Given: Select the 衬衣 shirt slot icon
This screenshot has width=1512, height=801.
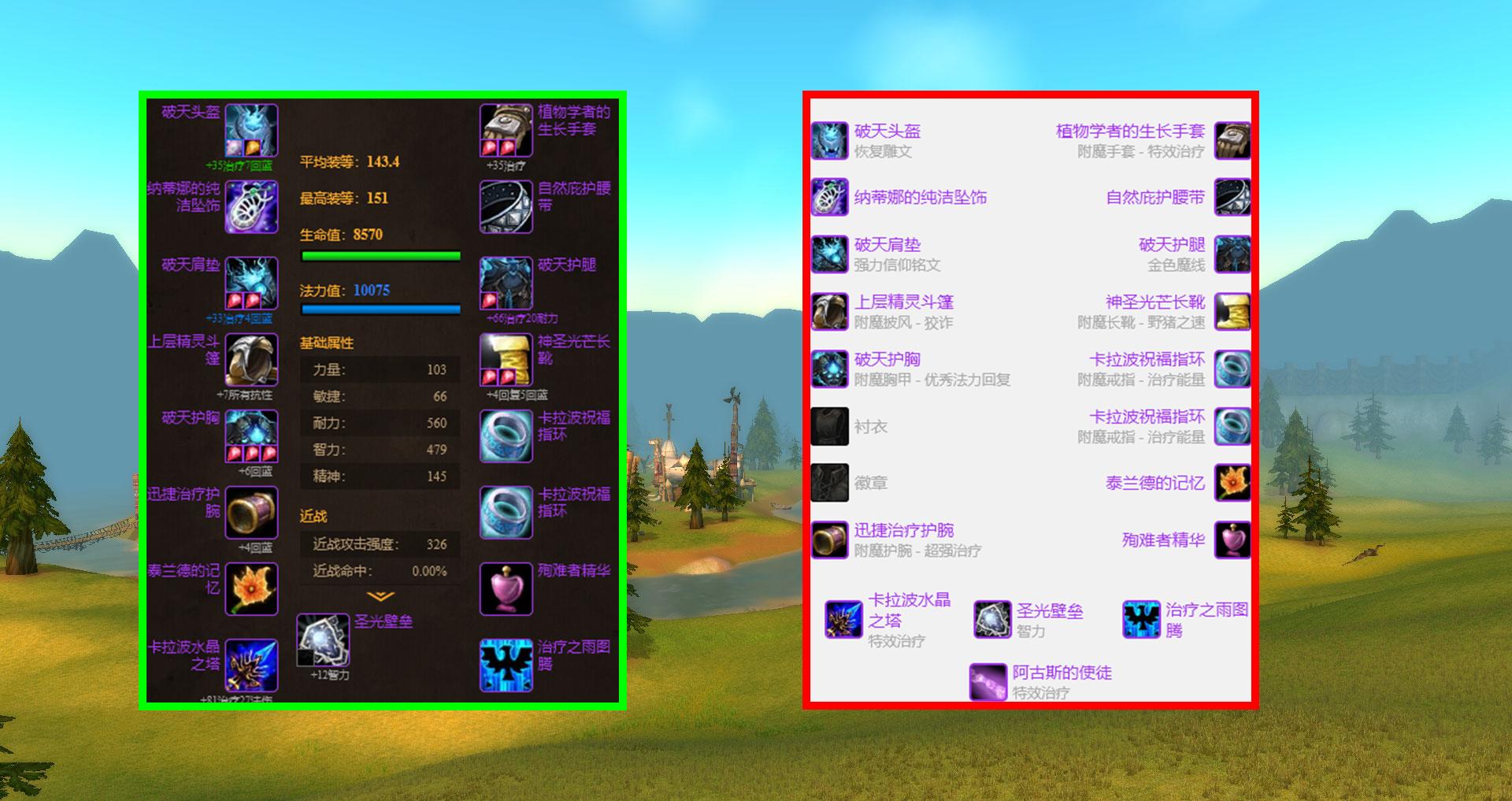Looking at the screenshot, I should coord(829,426).
